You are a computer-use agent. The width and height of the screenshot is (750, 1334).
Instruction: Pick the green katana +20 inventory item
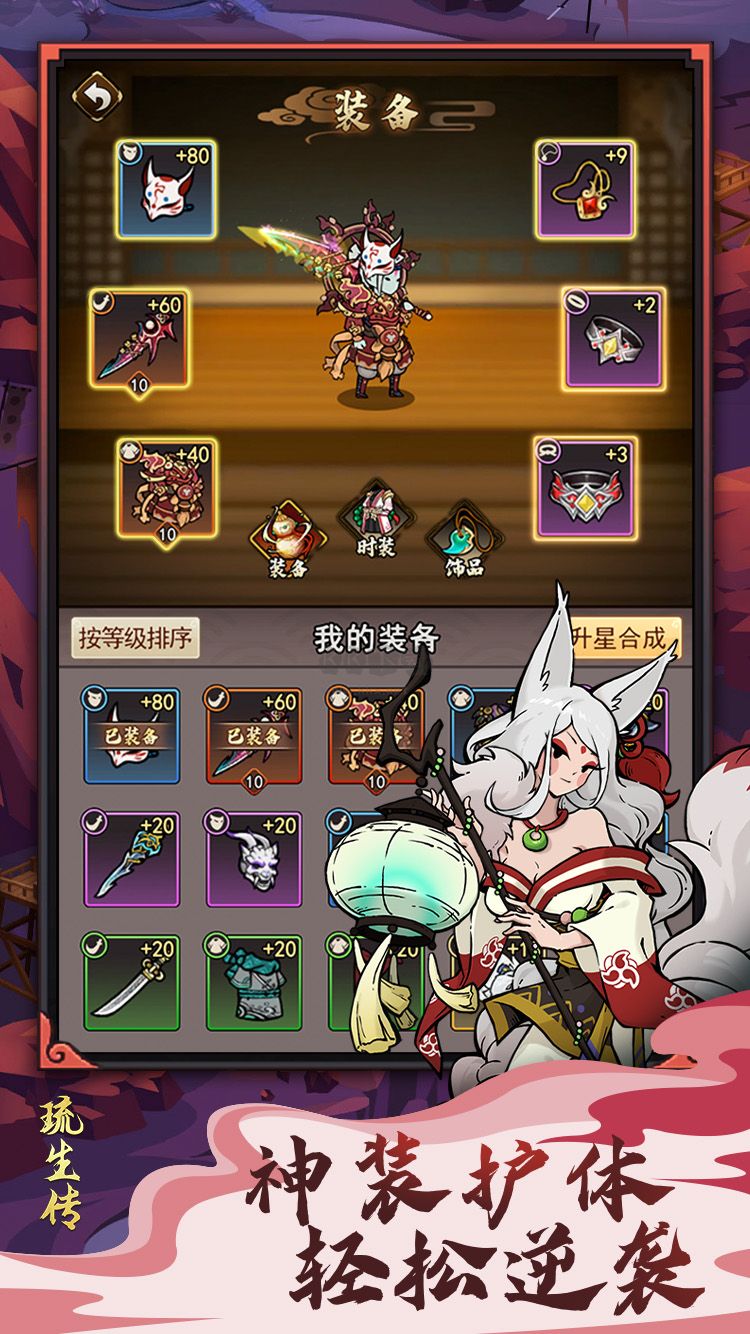[x=132, y=982]
